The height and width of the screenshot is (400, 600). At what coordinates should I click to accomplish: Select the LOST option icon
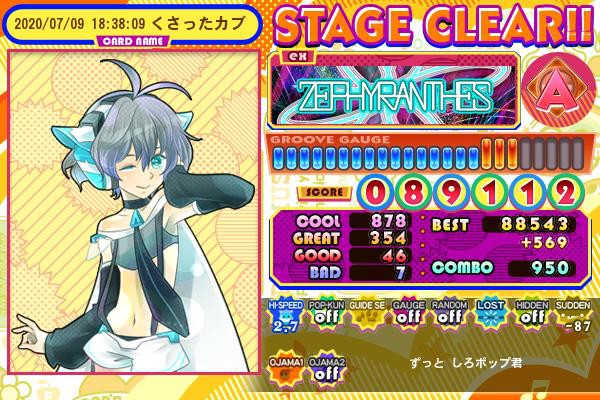487,316
